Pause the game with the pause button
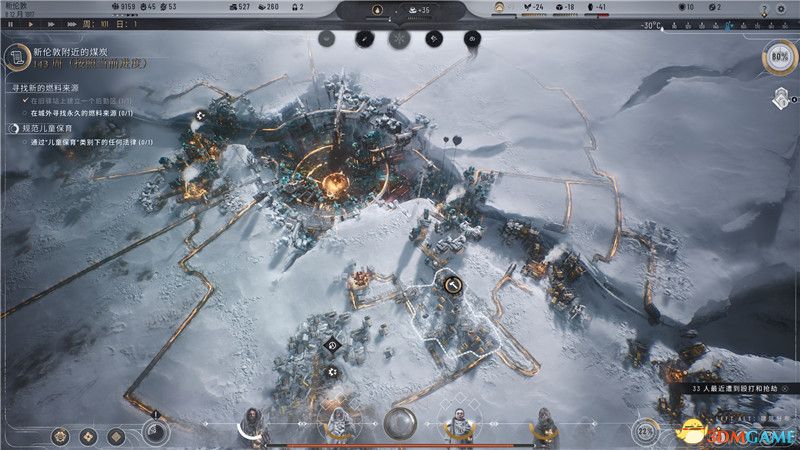The height and width of the screenshot is (450, 800). [10, 23]
